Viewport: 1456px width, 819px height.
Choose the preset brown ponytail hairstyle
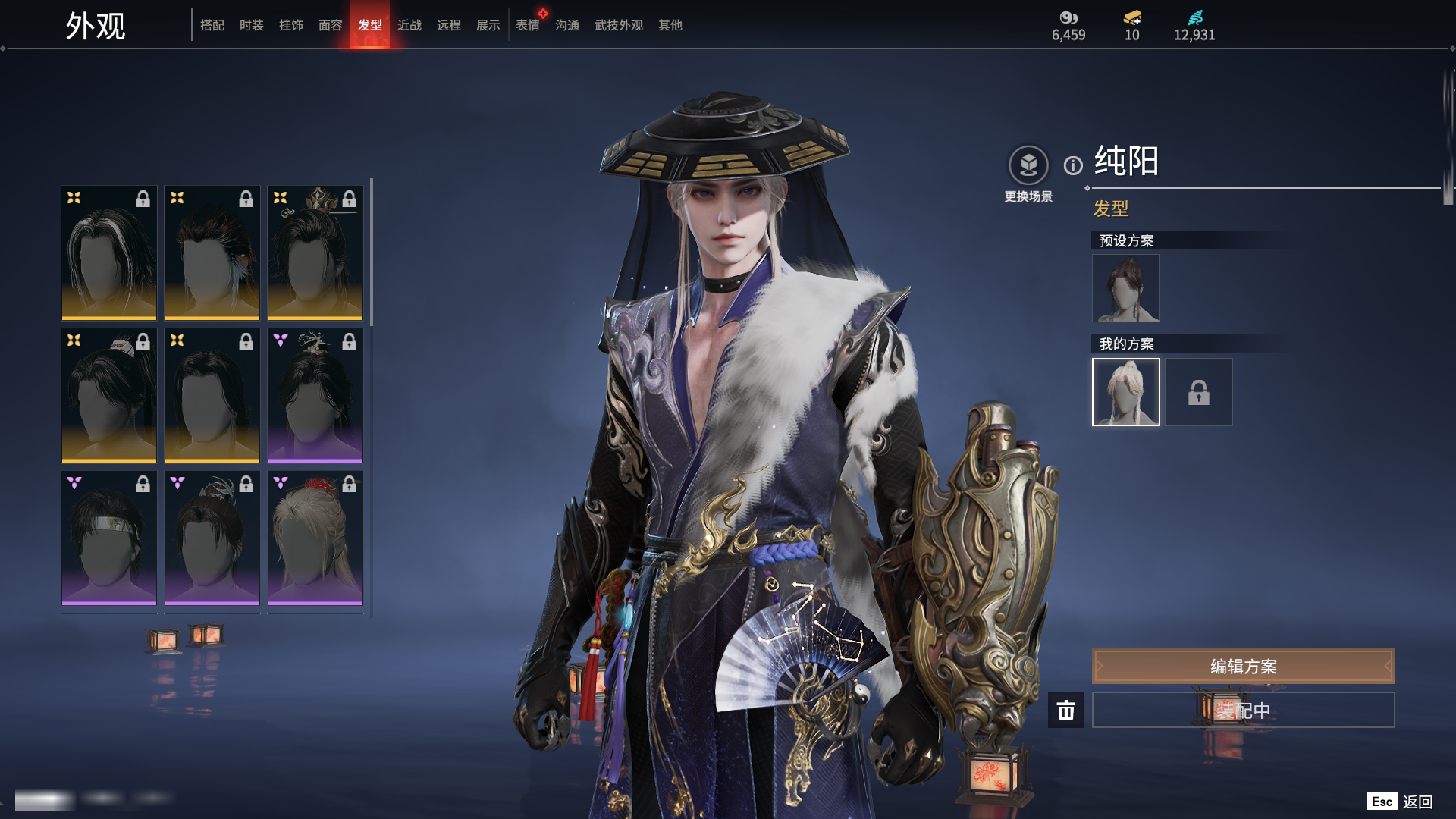[x=1126, y=288]
